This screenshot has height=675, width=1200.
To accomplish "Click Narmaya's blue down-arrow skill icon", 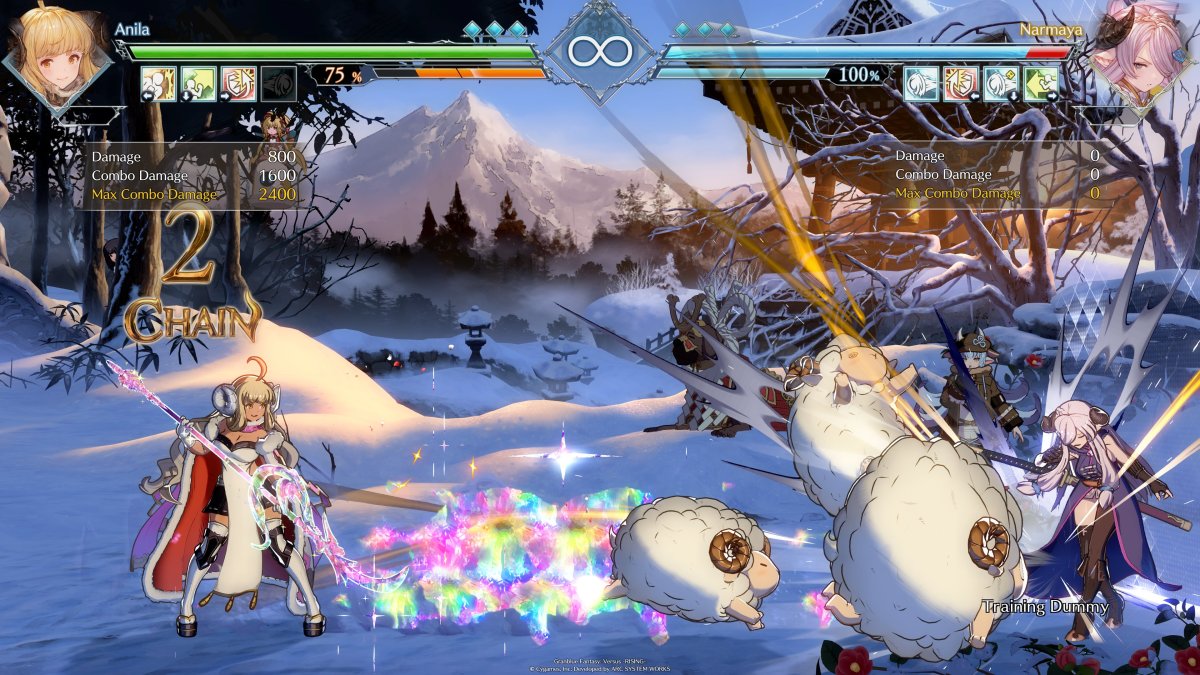I will click(1001, 83).
